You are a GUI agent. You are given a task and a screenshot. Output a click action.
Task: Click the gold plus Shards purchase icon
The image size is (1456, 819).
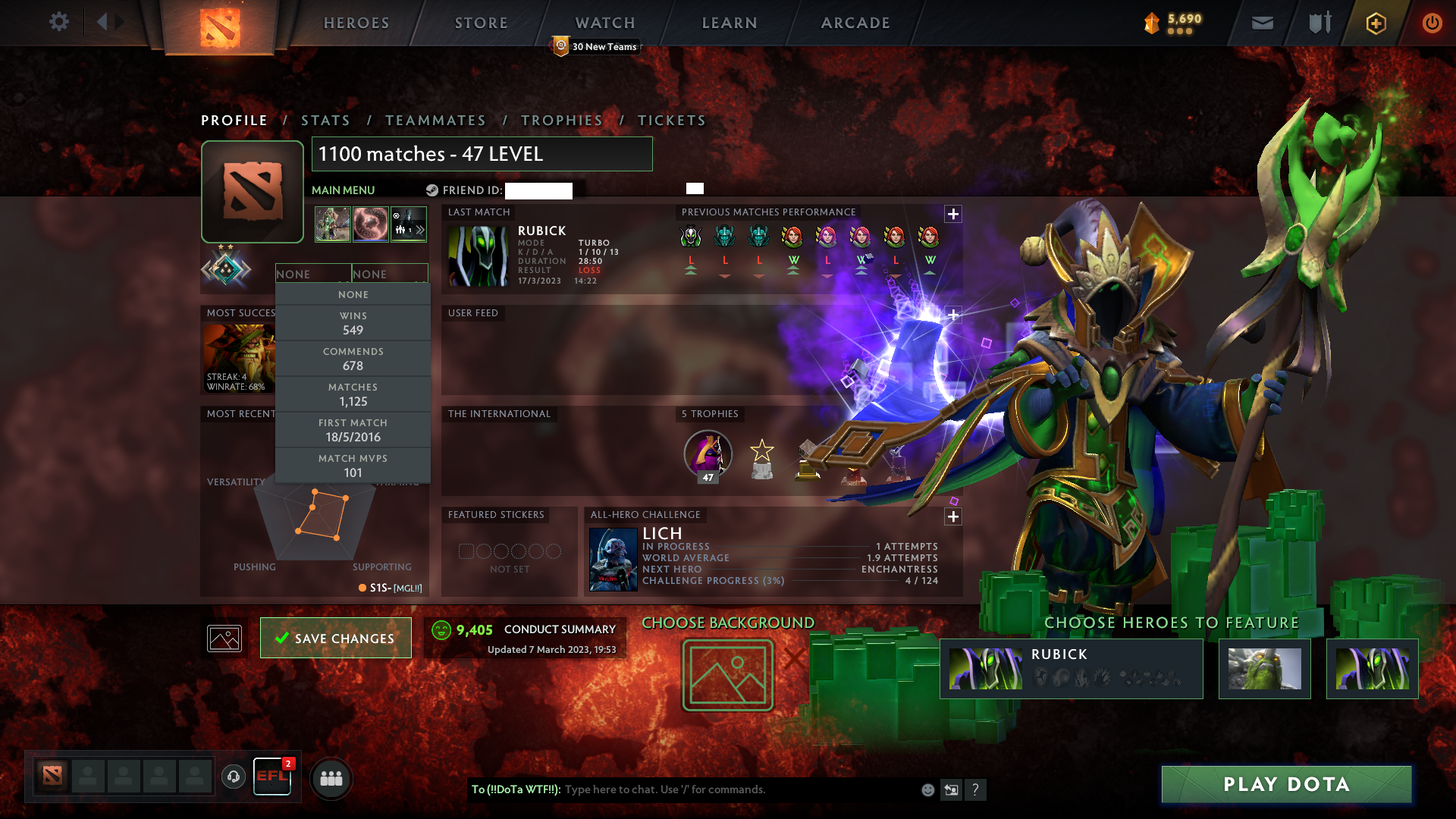[1375, 23]
